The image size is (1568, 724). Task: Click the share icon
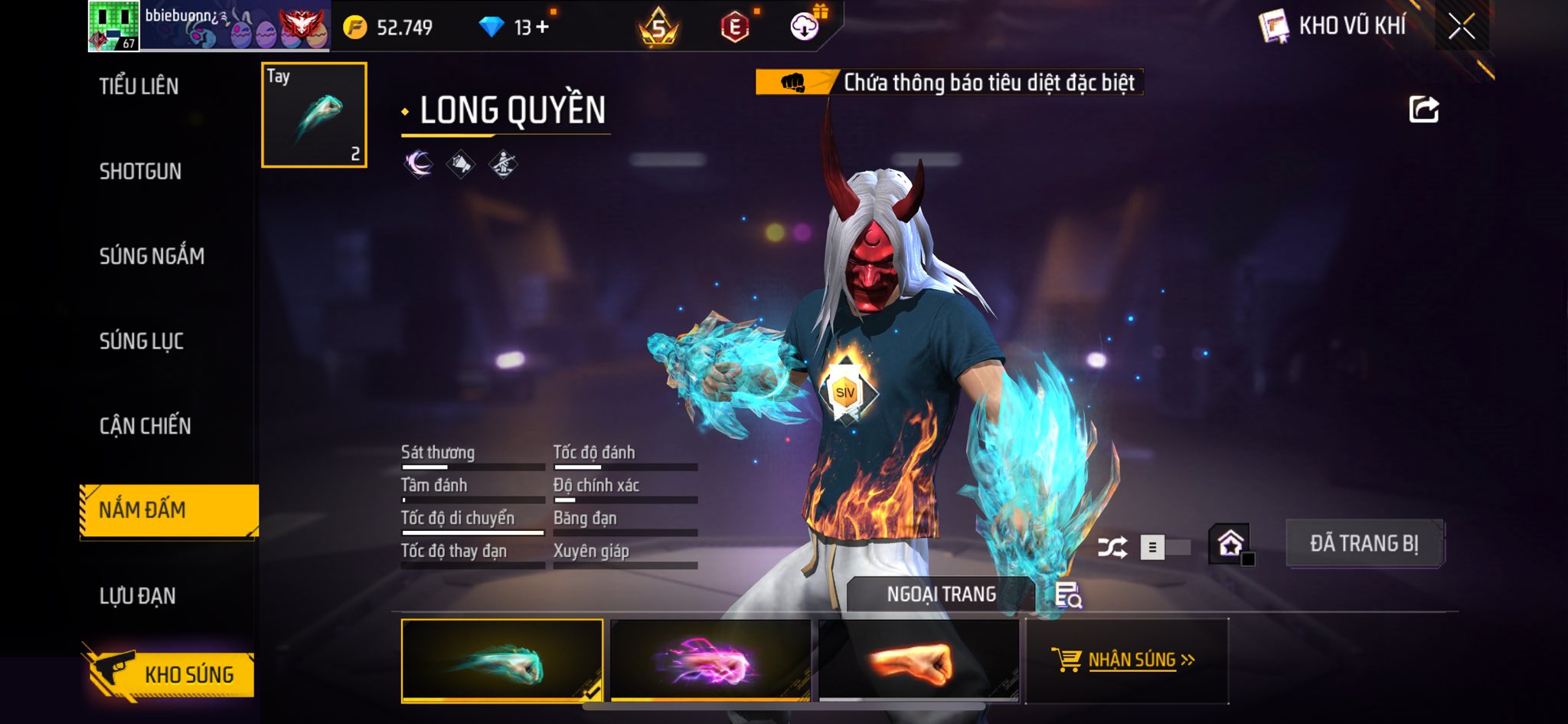1423,110
